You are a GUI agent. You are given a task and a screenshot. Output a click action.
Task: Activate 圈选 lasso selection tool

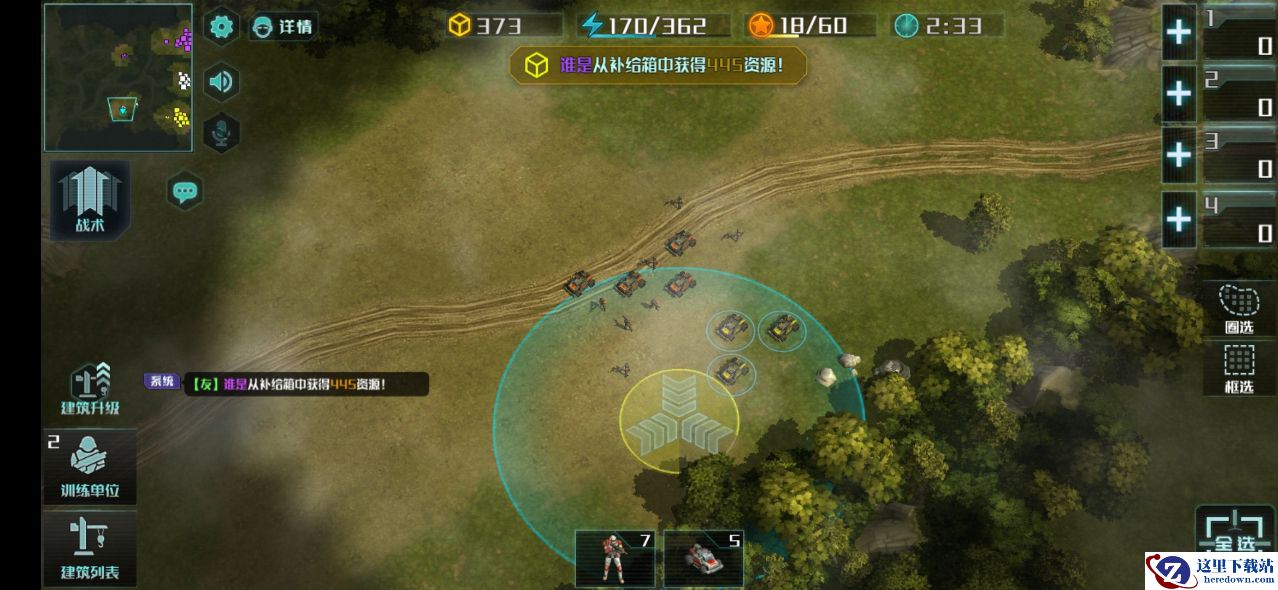tap(1239, 308)
